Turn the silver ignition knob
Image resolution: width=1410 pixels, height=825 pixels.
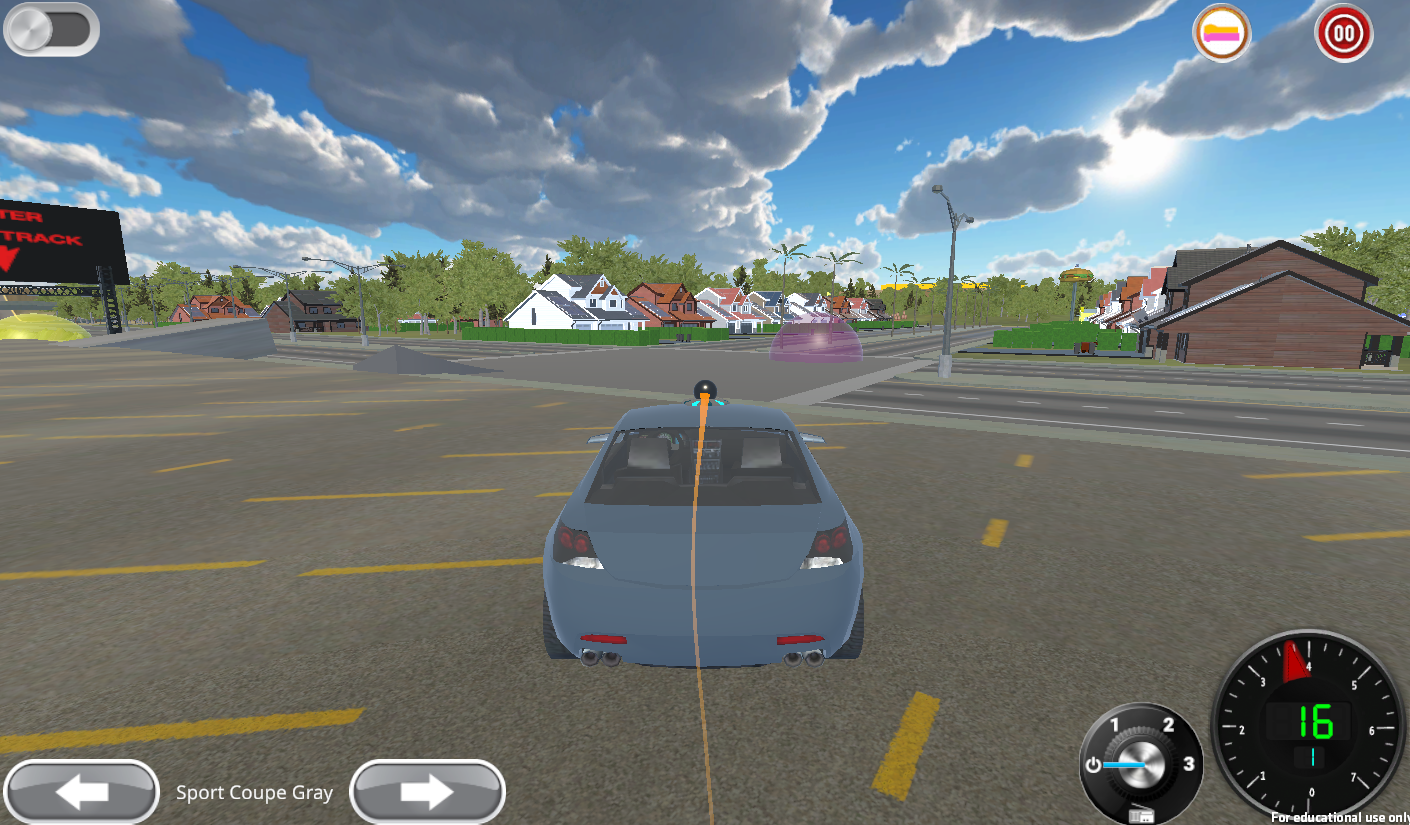pyautogui.click(x=1140, y=762)
